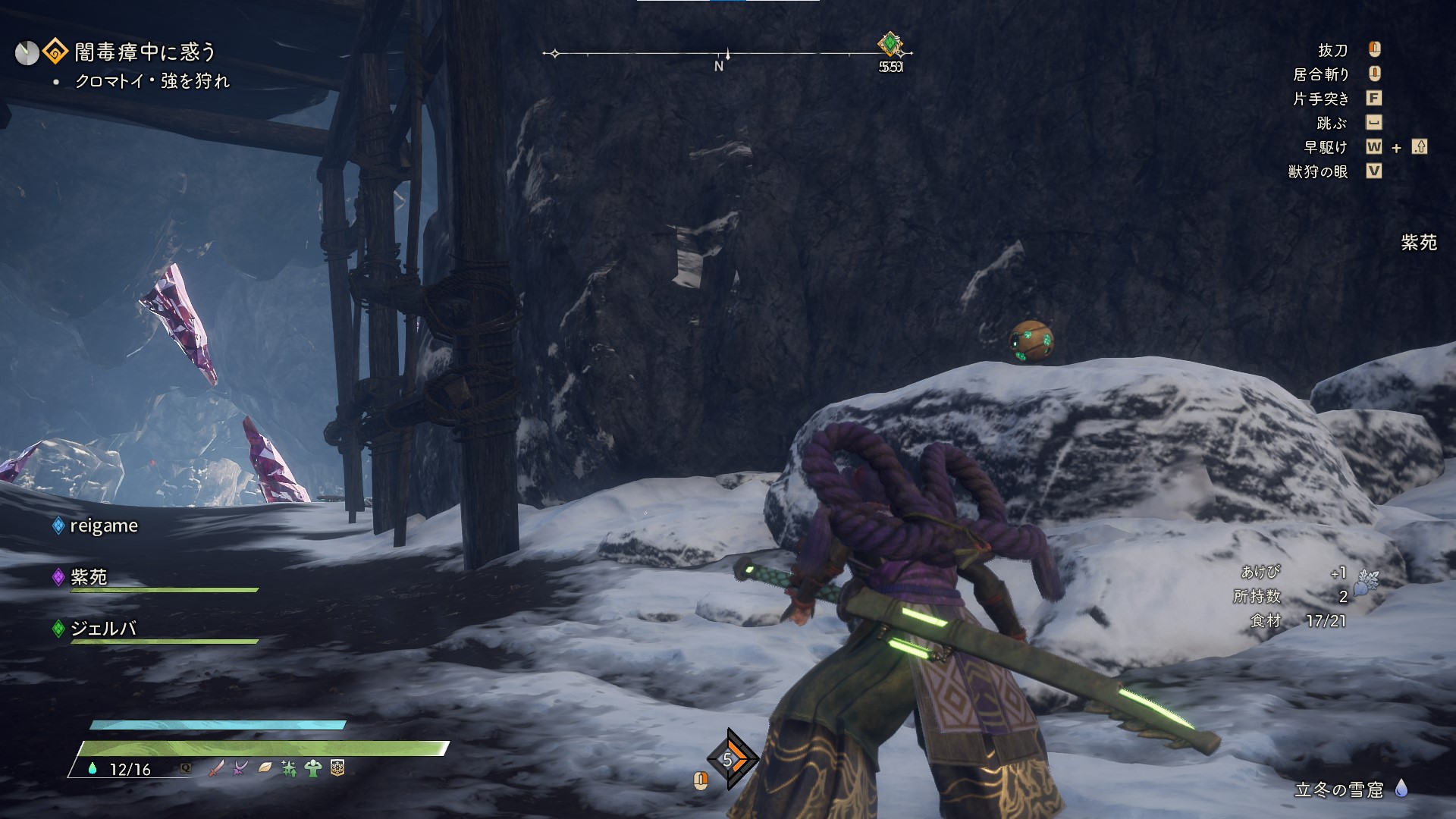Click the quest clock timer icon
1456x819 pixels.
pos(27,53)
